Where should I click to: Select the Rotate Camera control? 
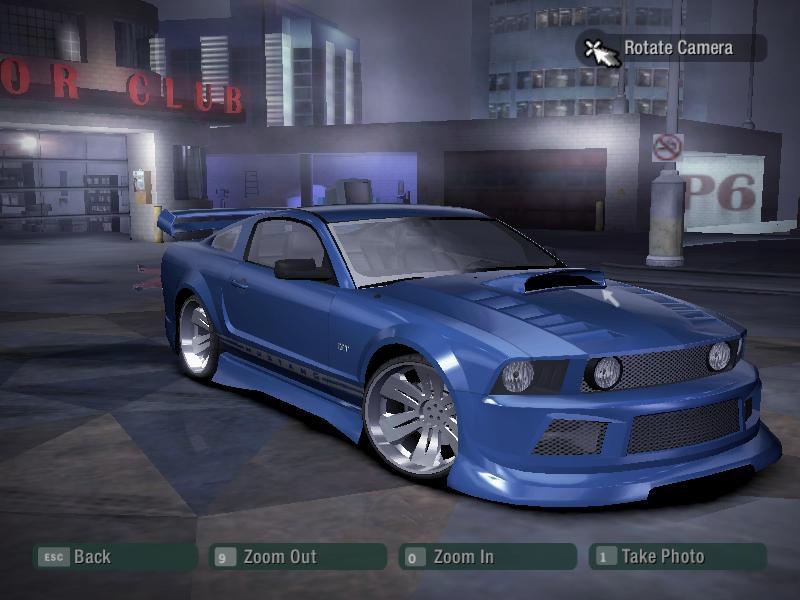tap(672, 48)
